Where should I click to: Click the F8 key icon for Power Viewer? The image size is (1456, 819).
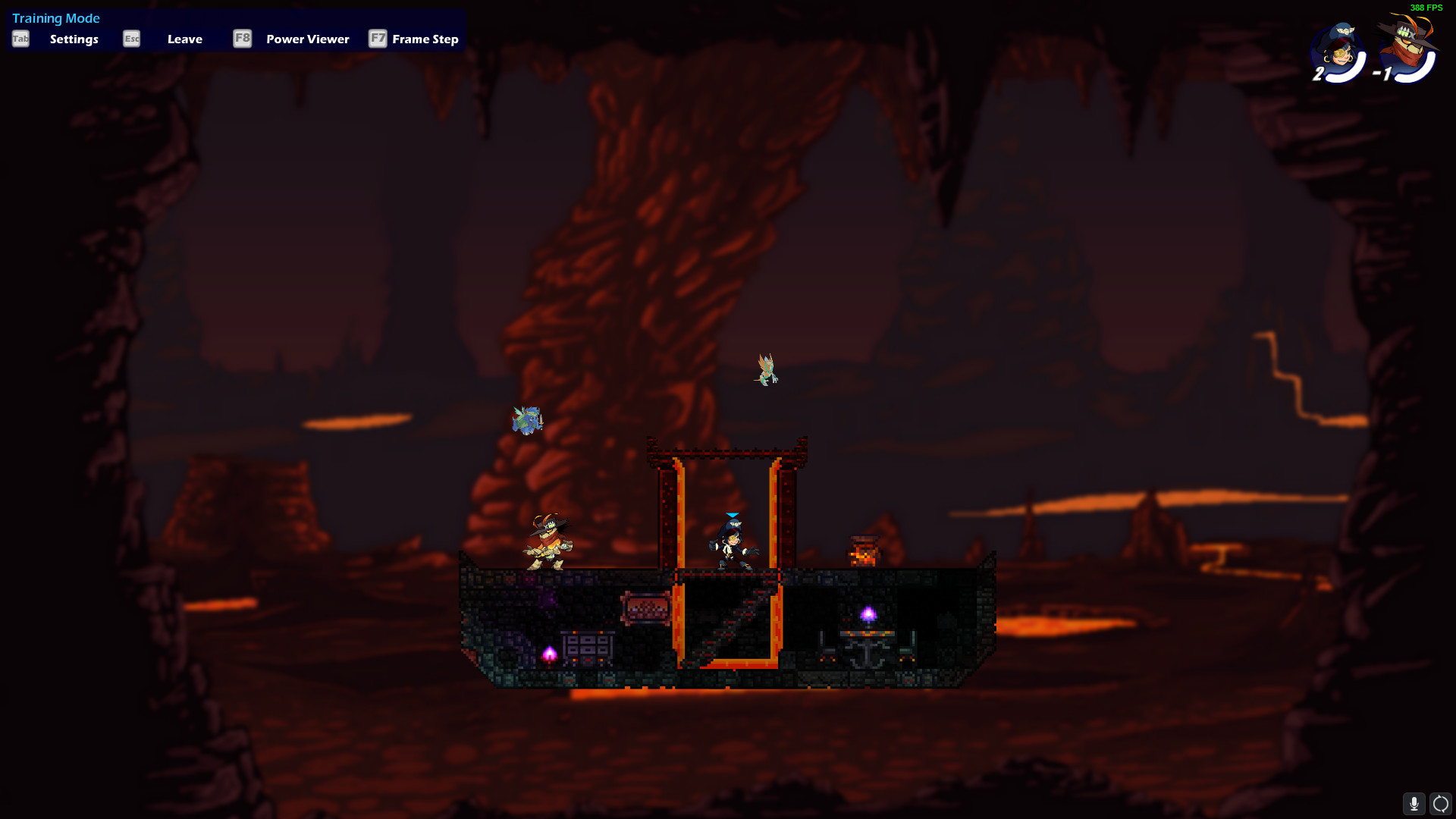[x=242, y=39]
